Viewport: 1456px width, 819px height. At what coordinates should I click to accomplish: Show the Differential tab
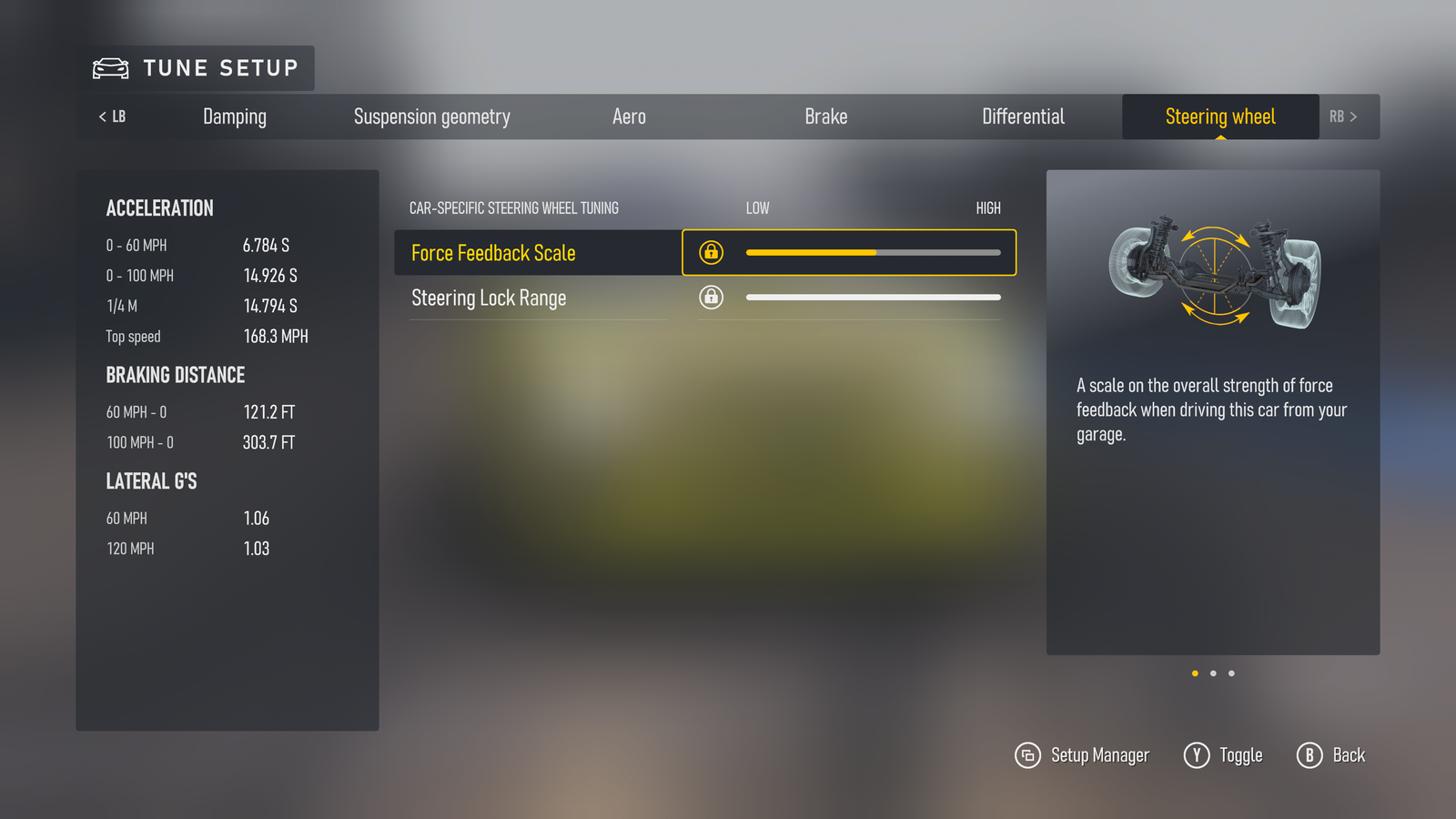point(1023,116)
